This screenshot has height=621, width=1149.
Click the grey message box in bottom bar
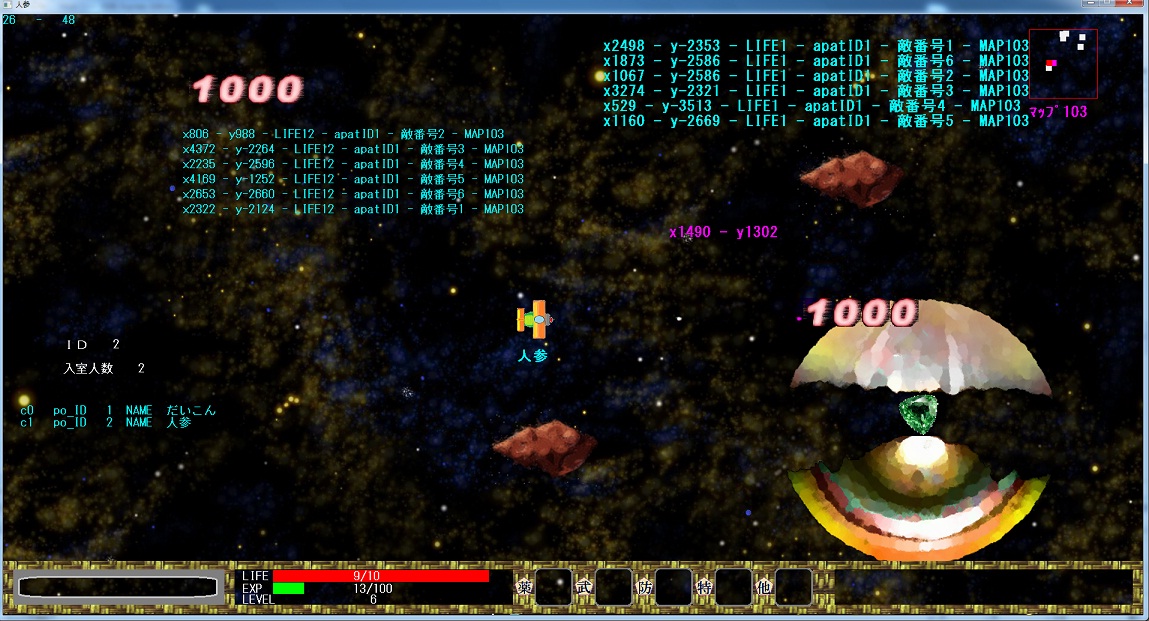[118, 588]
